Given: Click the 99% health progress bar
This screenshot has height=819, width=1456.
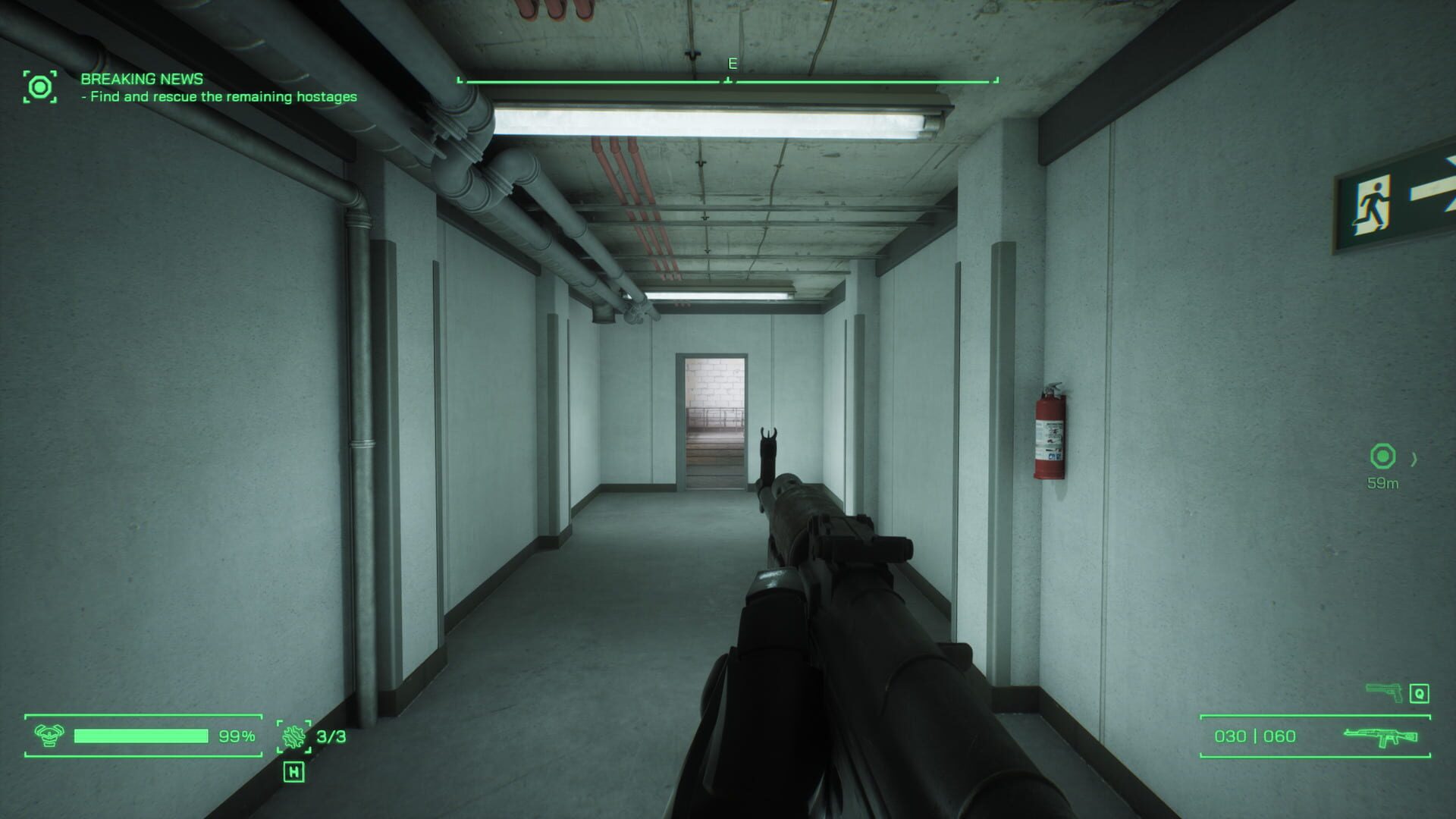Looking at the screenshot, I should (140, 735).
